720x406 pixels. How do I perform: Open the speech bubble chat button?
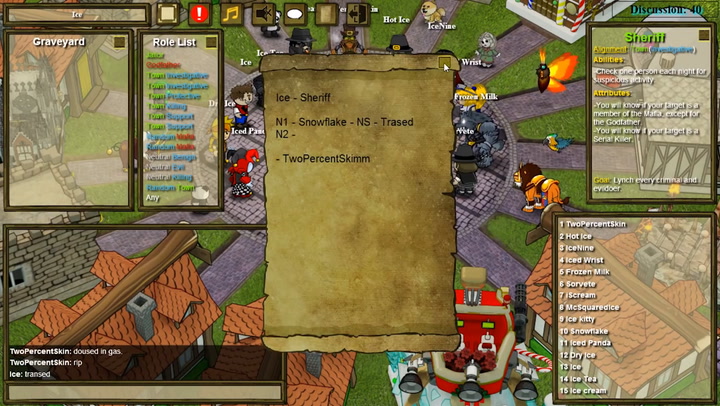point(295,14)
